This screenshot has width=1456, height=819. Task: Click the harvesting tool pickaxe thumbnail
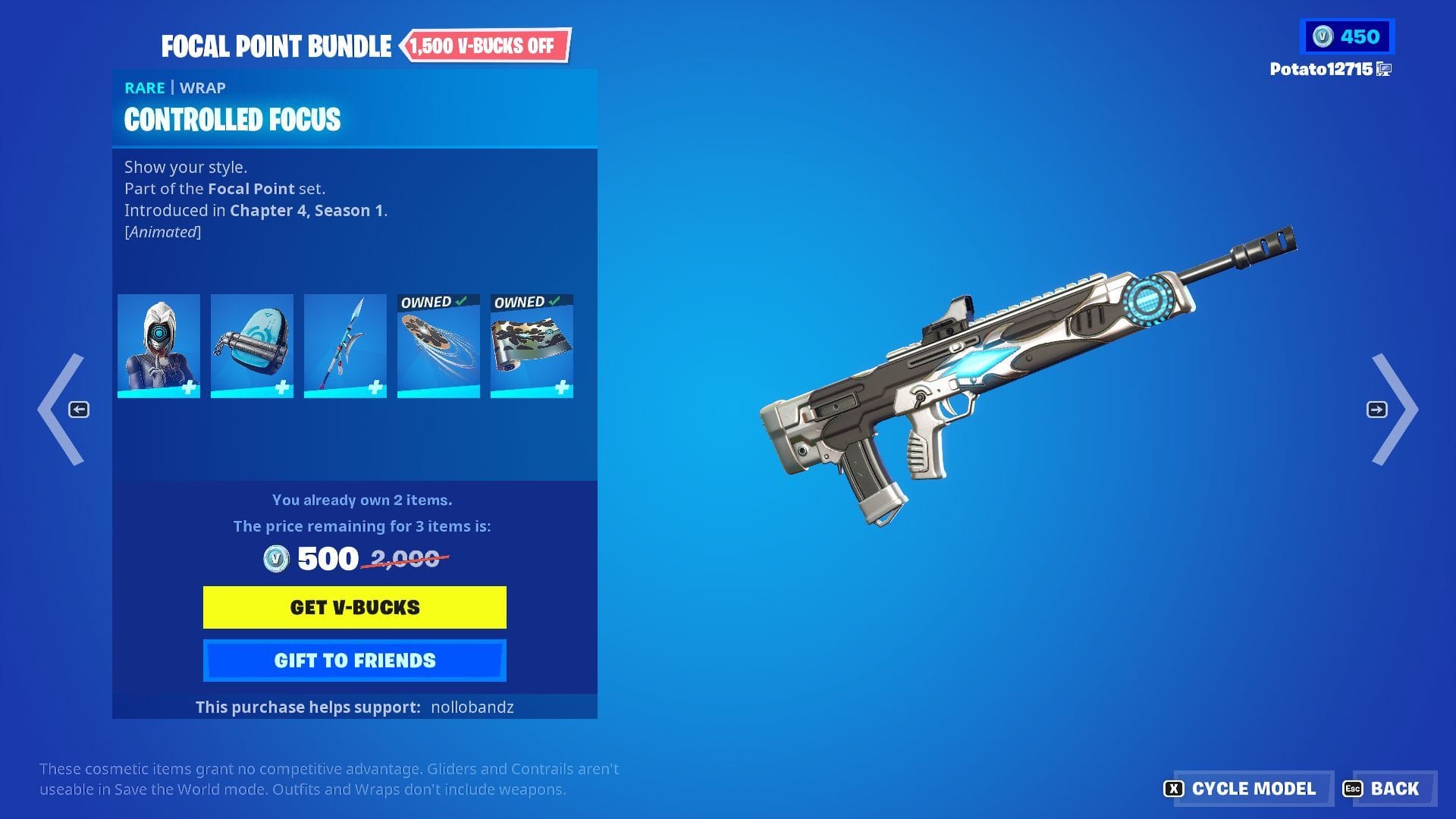pyautogui.click(x=345, y=345)
